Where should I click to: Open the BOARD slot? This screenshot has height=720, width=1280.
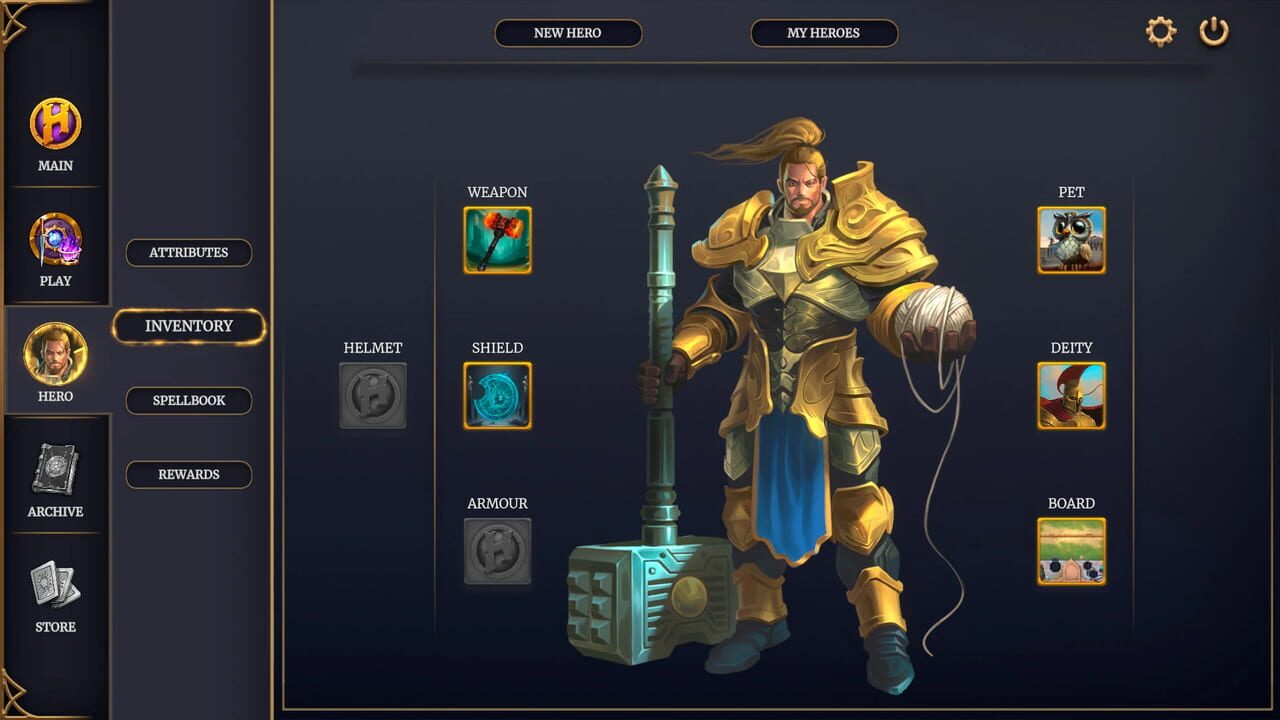point(1070,551)
